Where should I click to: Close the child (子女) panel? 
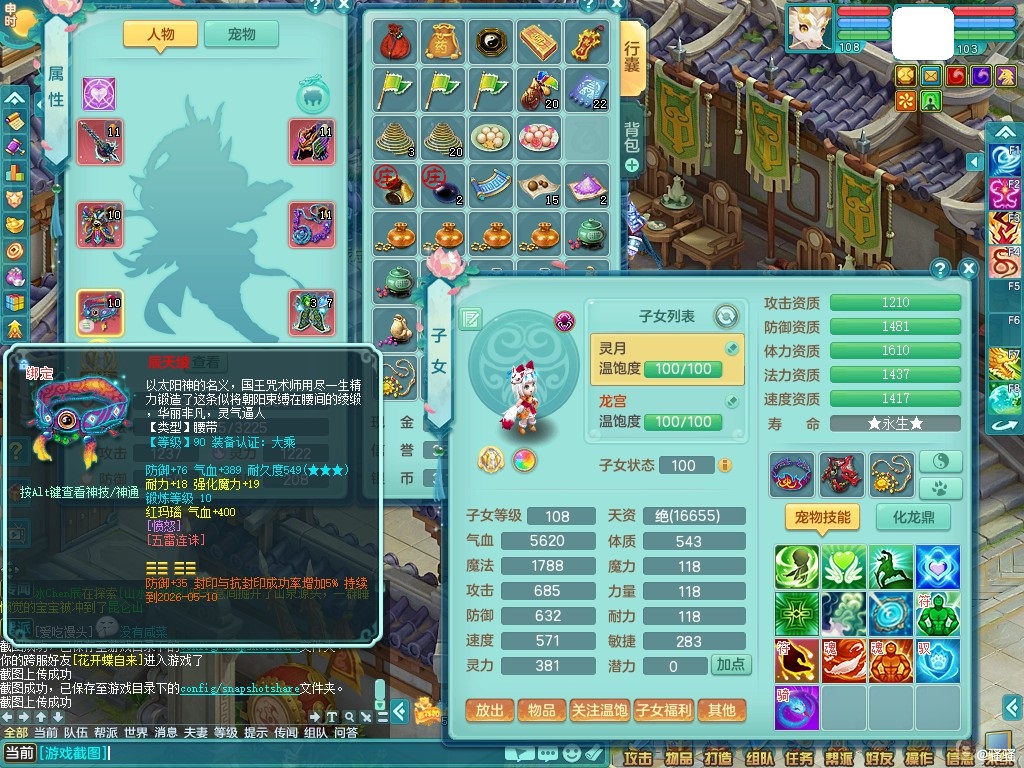point(967,268)
